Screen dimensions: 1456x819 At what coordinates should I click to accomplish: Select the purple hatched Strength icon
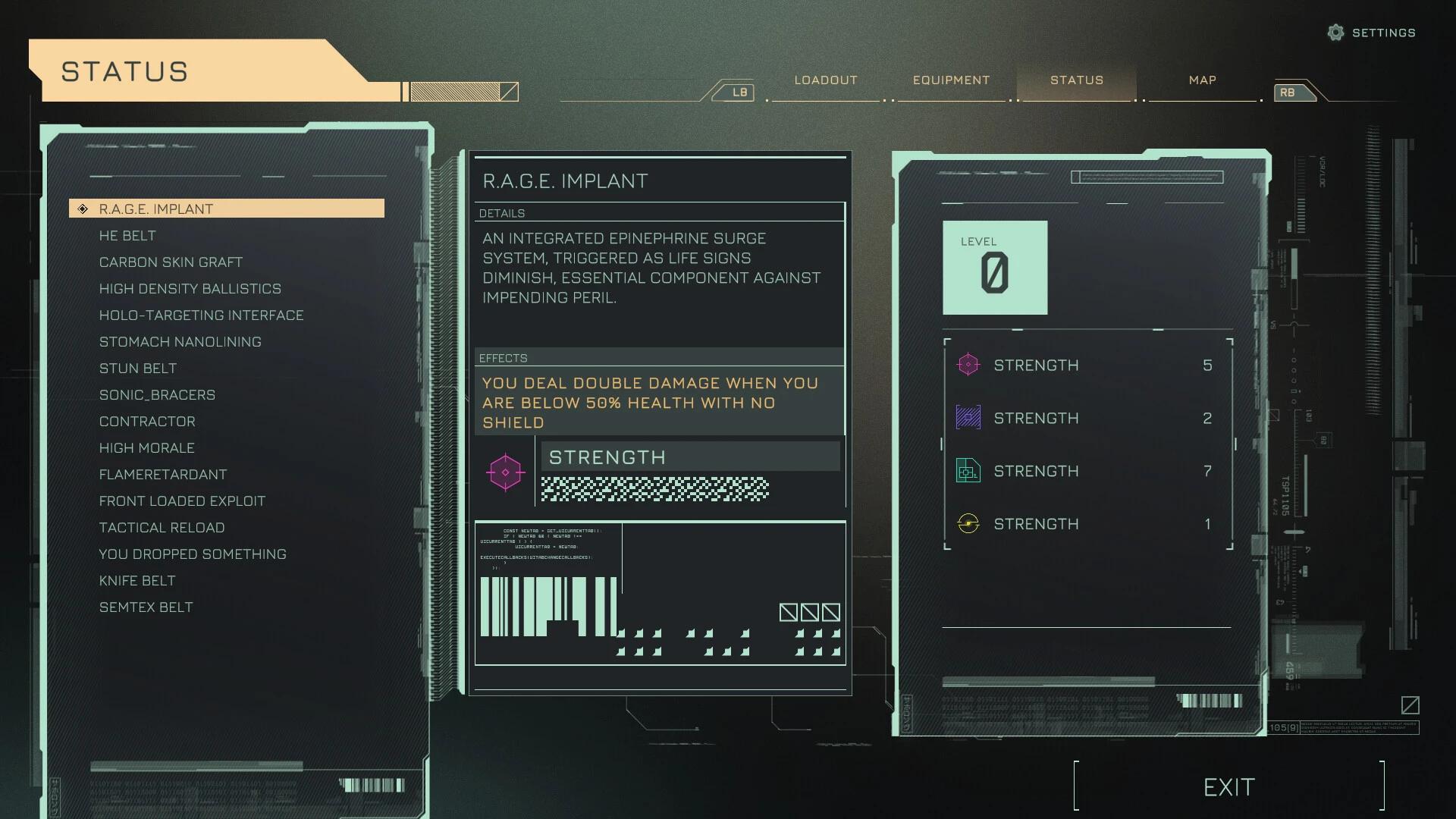coord(970,418)
